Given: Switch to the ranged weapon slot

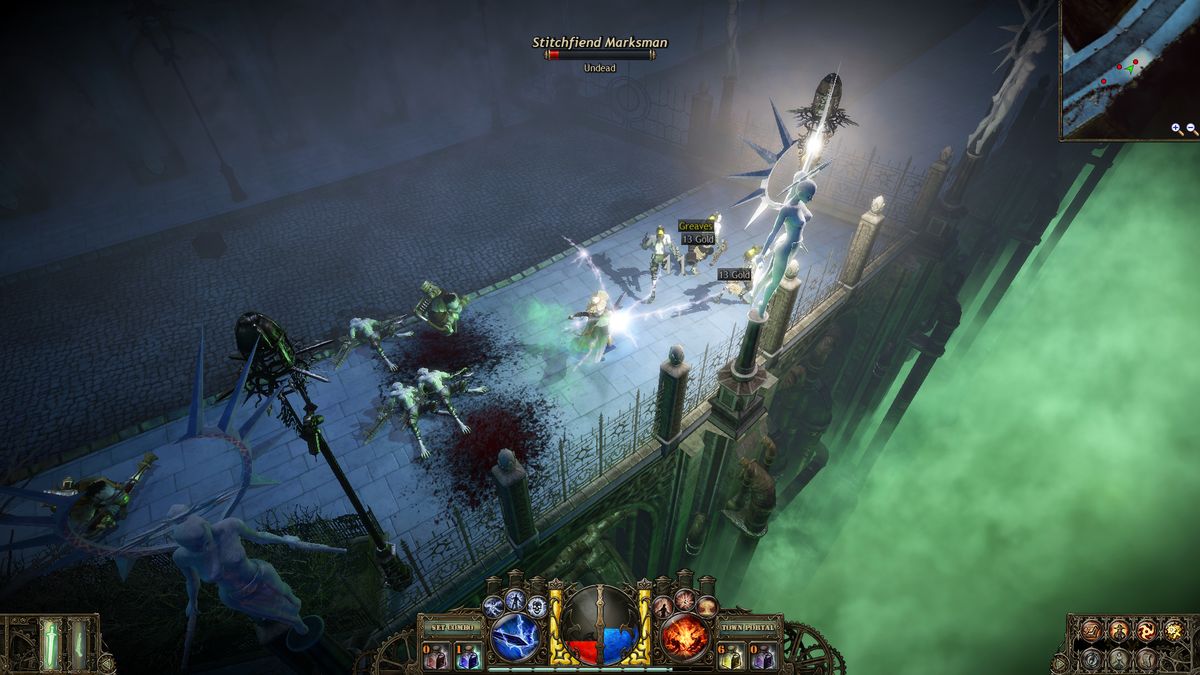Looking at the screenshot, I should (x=78, y=643).
